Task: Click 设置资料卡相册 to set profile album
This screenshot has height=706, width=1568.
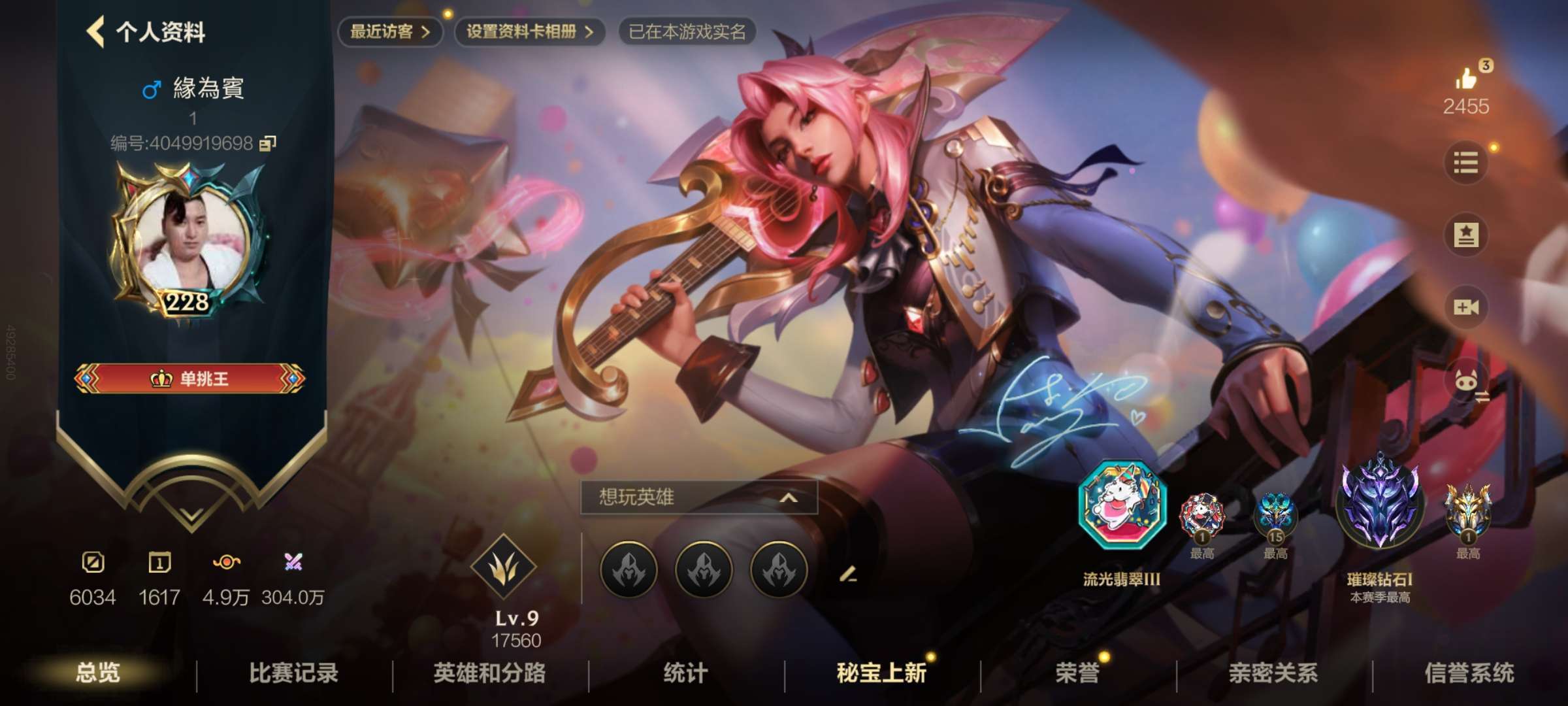Action: (529, 29)
